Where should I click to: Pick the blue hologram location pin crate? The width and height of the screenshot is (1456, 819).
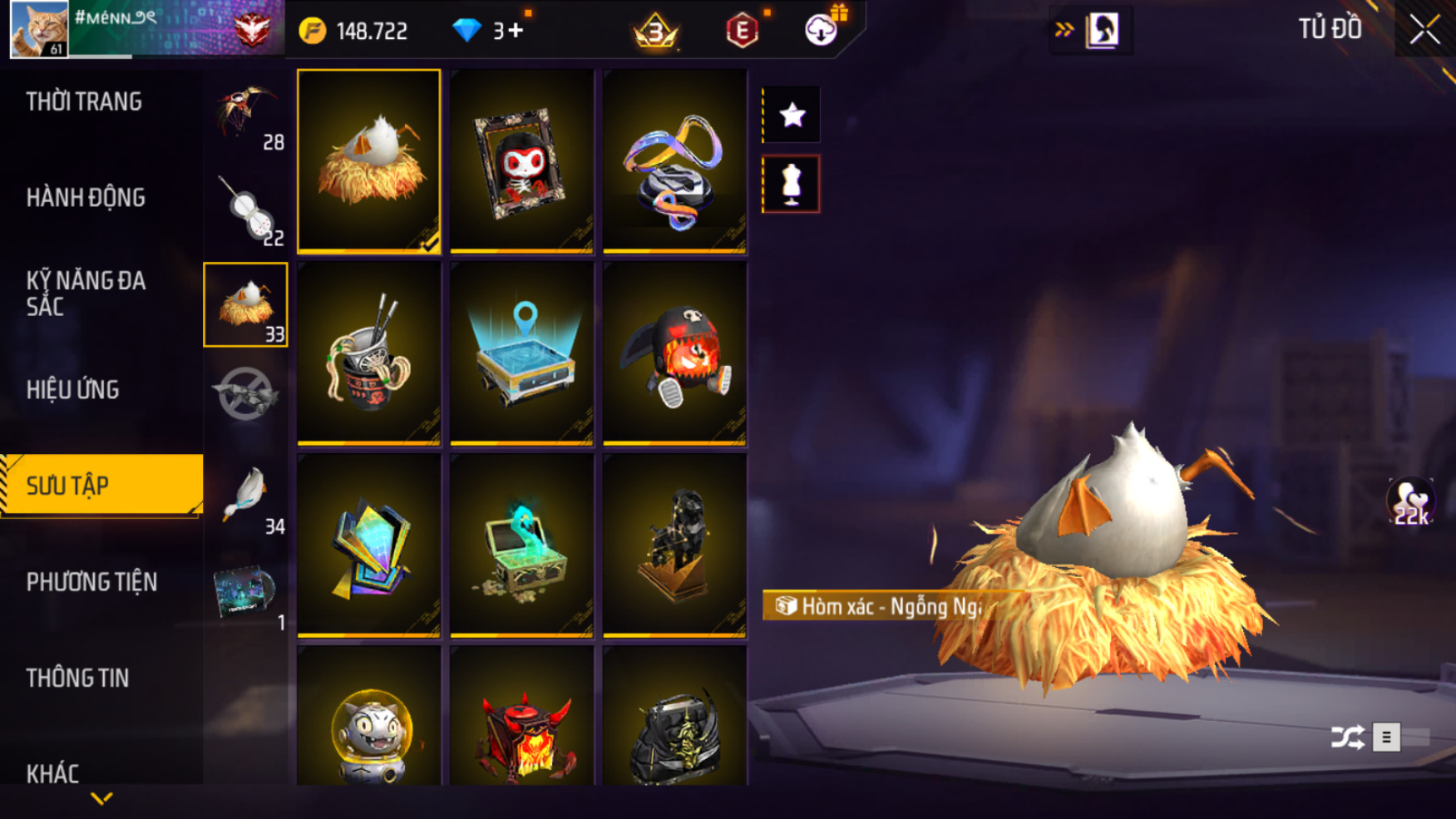(521, 353)
